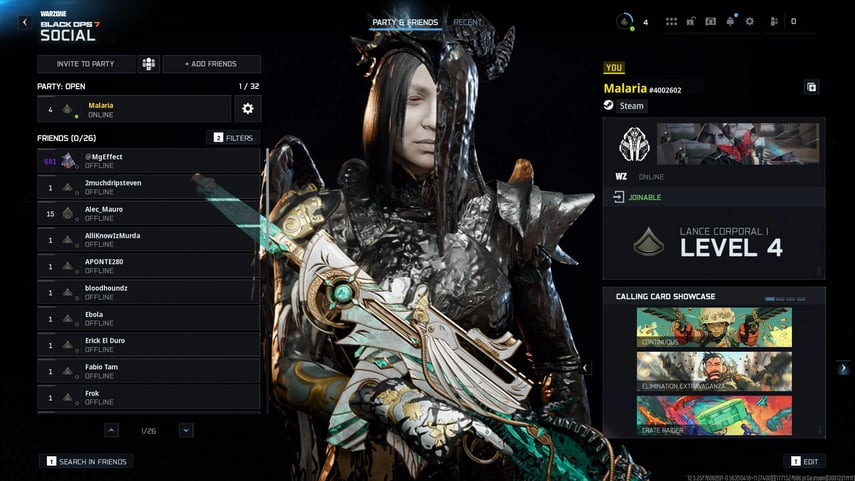Choose Fabio Tam from friends
The height and width of the screenshot is (481, 855).
[x=149, y=371]
